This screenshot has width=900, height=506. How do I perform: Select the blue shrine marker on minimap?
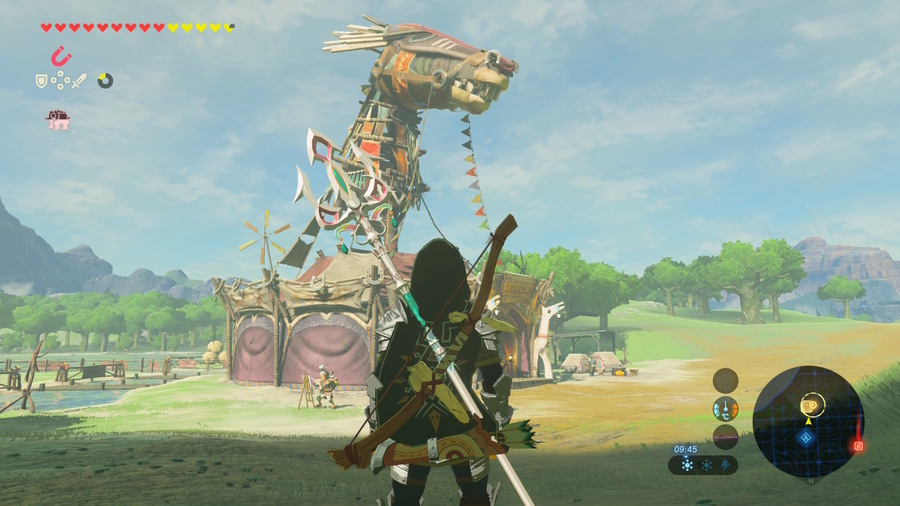click(806, 437)
